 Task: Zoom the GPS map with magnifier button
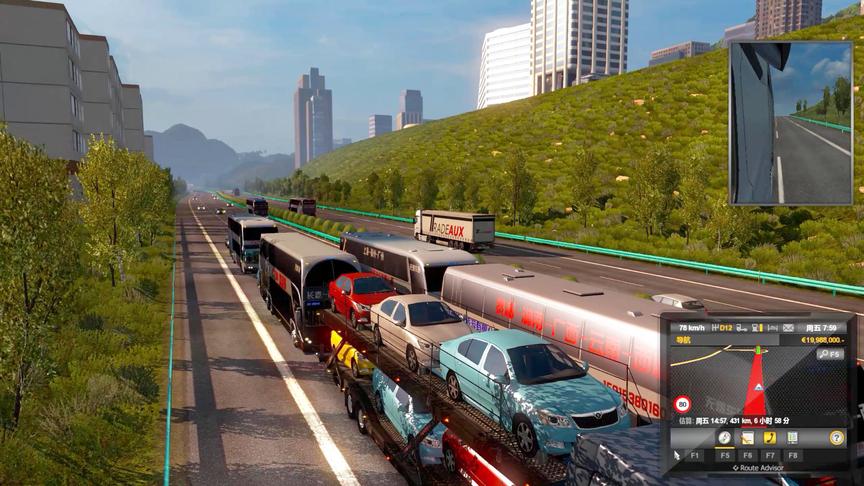pos(830,353)
